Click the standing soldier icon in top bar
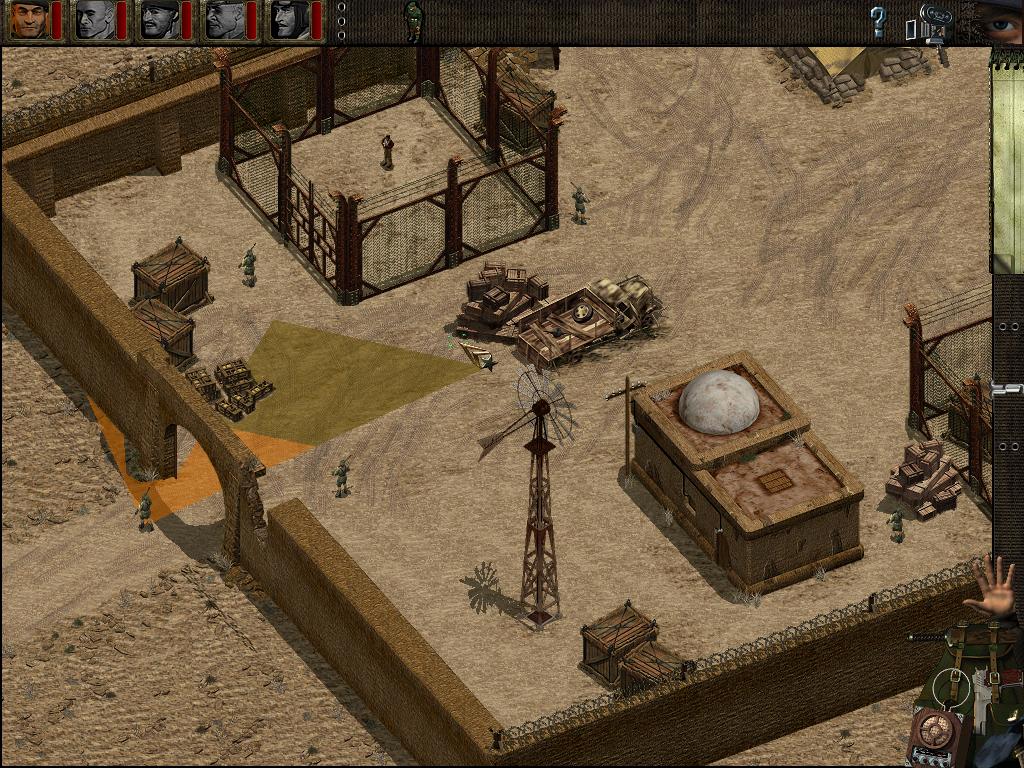Viewport: 1024px width, 768px height. [x=413, y=20]
